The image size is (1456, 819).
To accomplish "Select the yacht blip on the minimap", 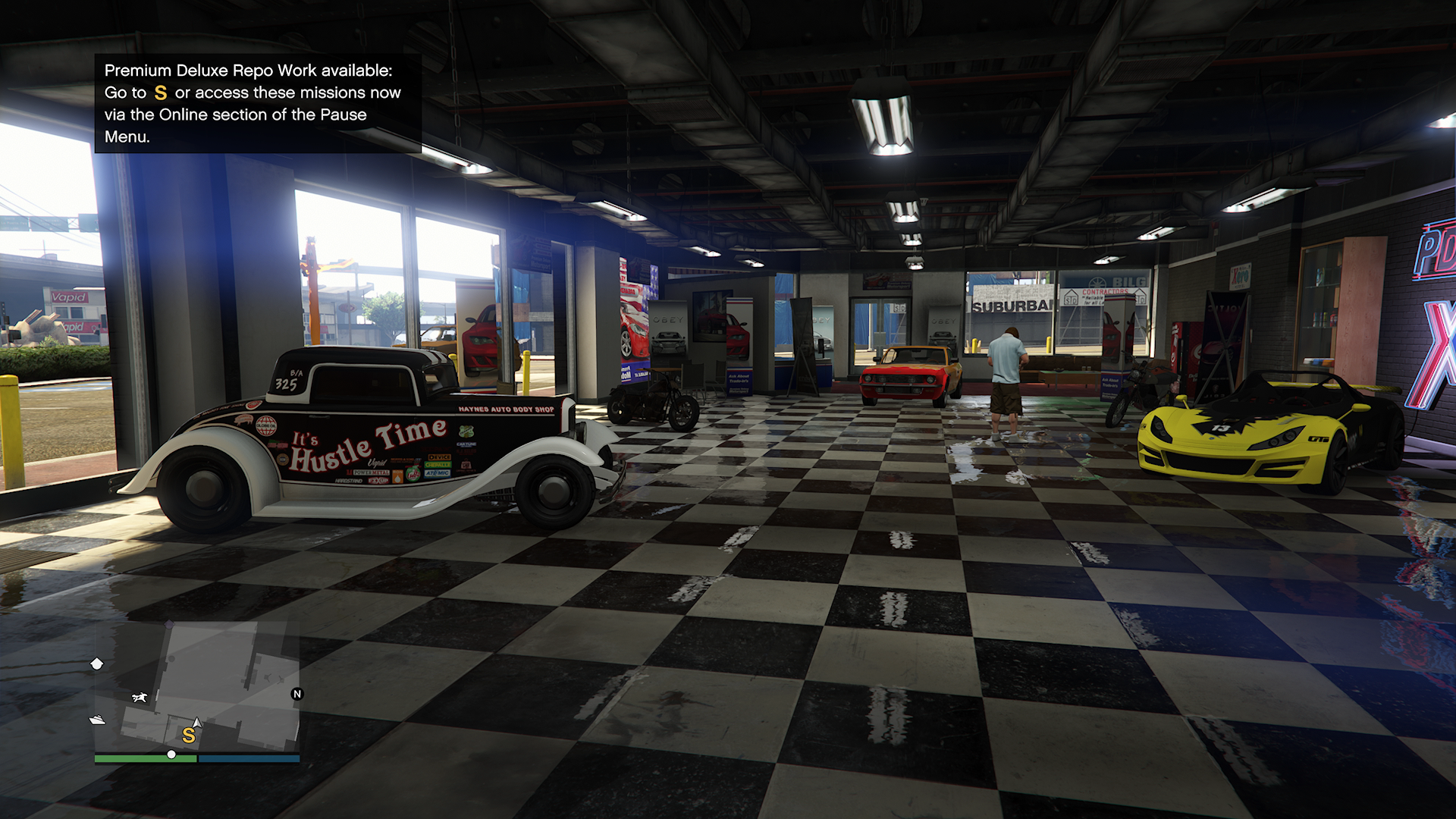I will point(97,720).
